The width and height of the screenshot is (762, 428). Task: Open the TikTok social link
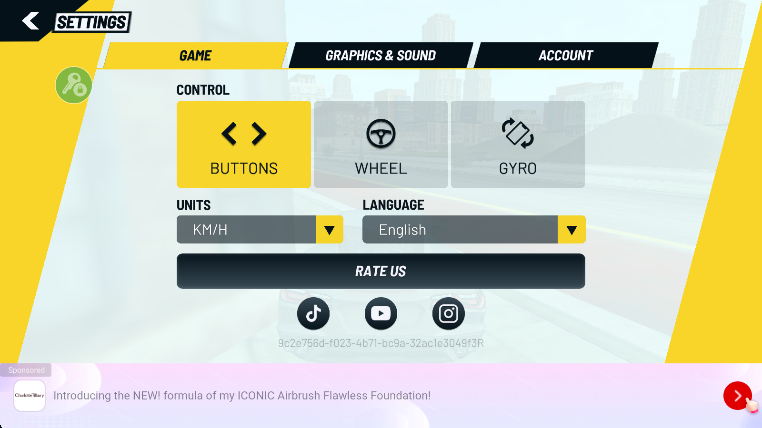[x=314, y=313]
